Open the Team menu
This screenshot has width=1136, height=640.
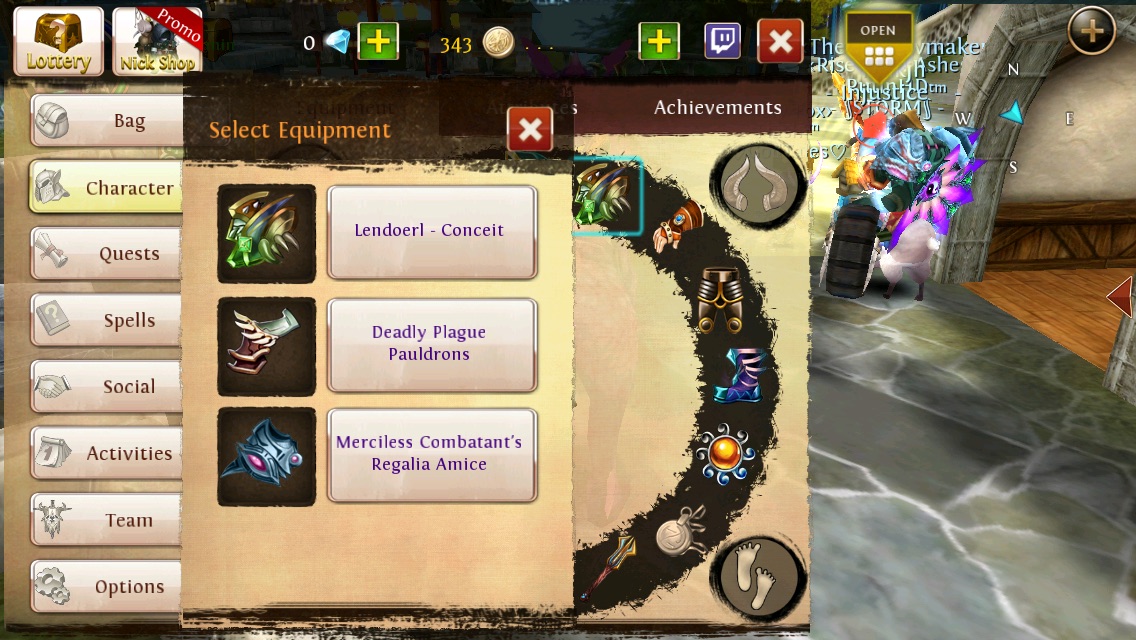107,521
